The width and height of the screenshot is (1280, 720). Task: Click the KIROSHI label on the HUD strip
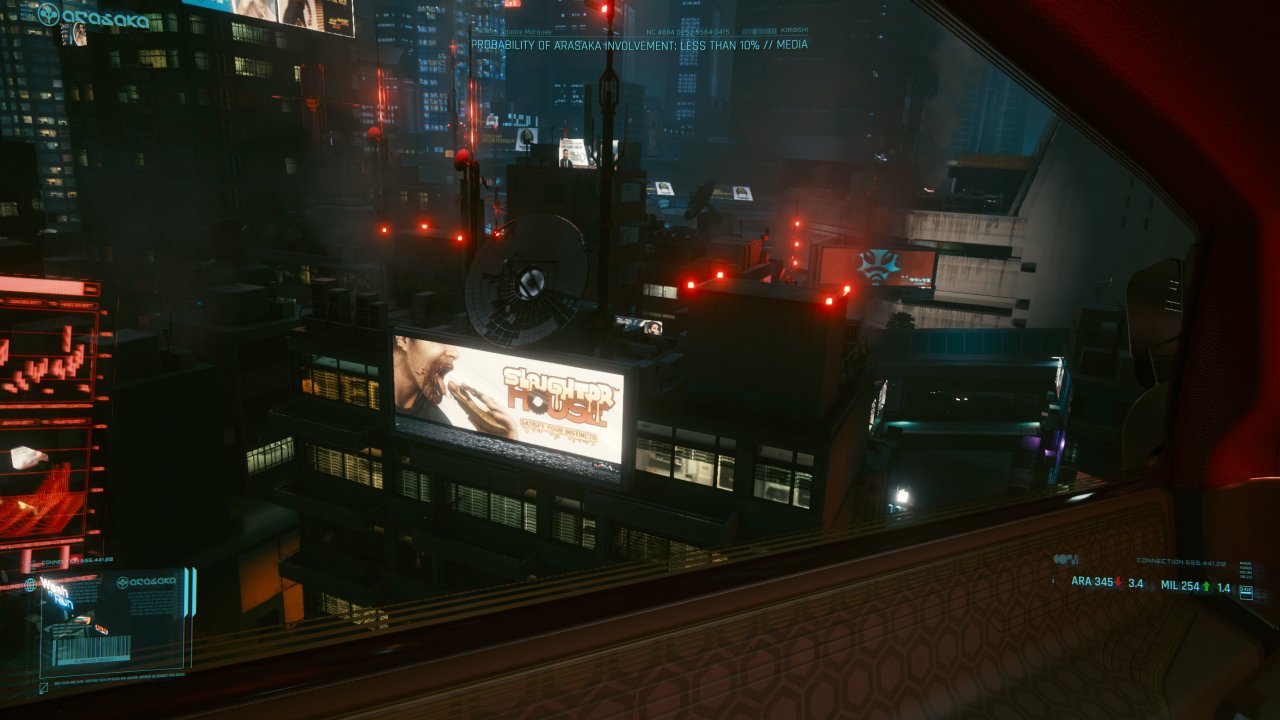[794, 31]
